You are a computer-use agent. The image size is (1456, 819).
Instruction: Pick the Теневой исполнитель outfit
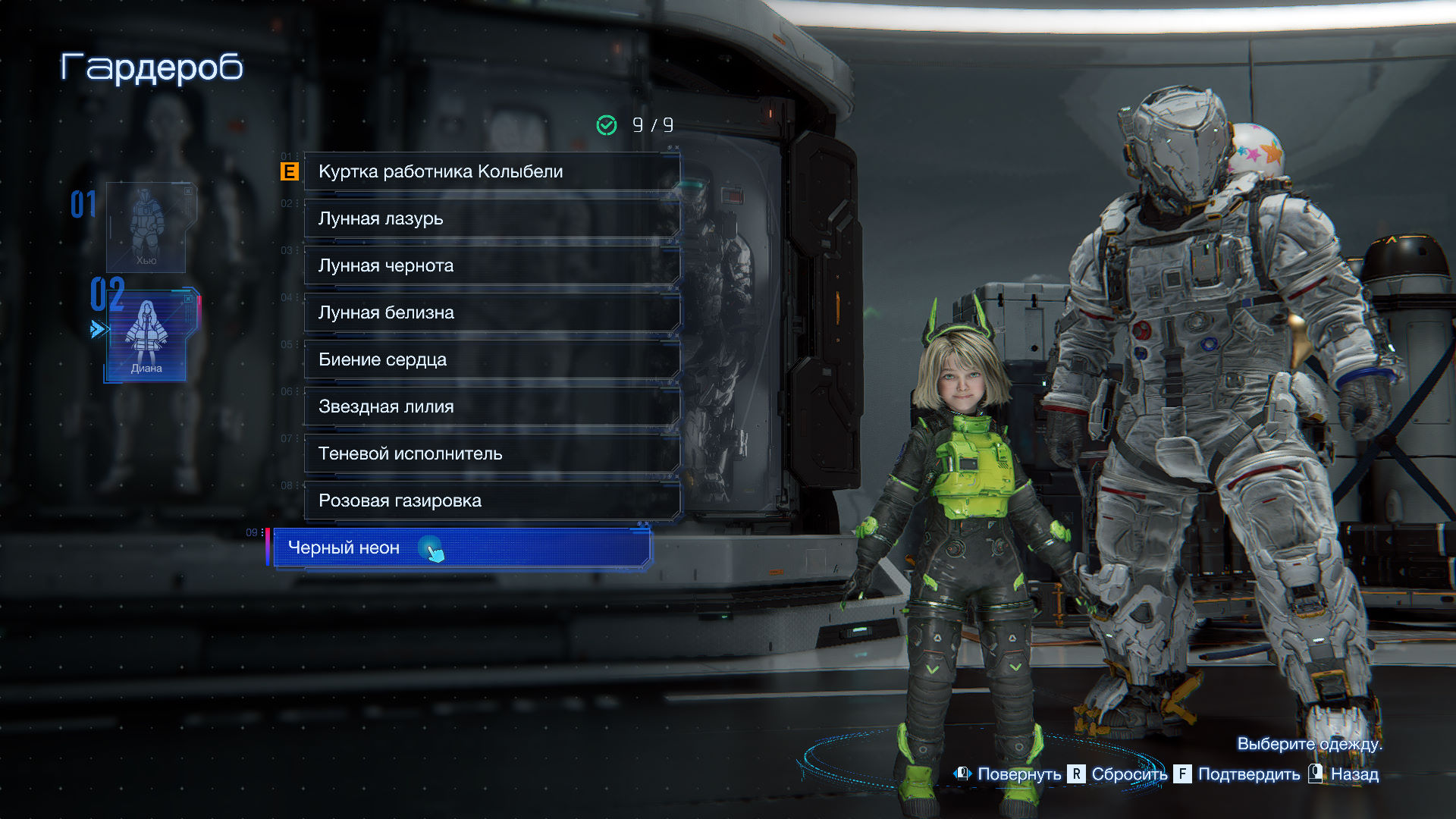pyautogui.click(x=491, y=453)
